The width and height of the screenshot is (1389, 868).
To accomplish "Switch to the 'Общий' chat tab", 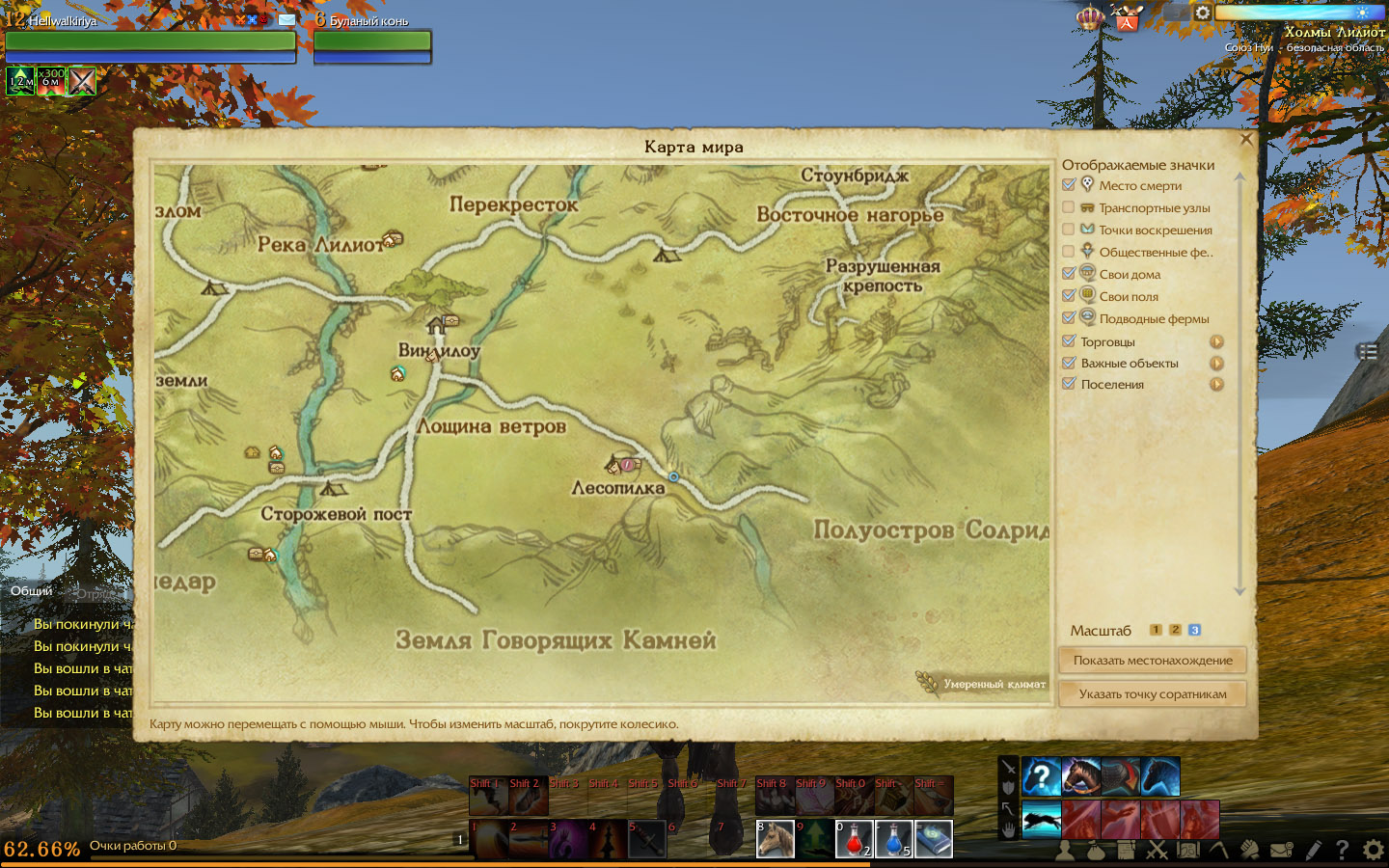I will click(32, 591).
